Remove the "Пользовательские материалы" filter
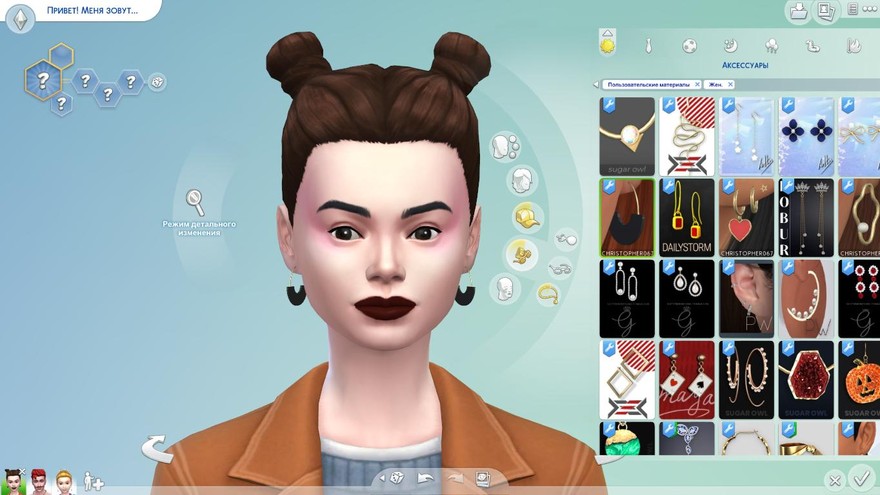Image resolution: width=880 pixels, height=495 pixels. coord(697,85)
